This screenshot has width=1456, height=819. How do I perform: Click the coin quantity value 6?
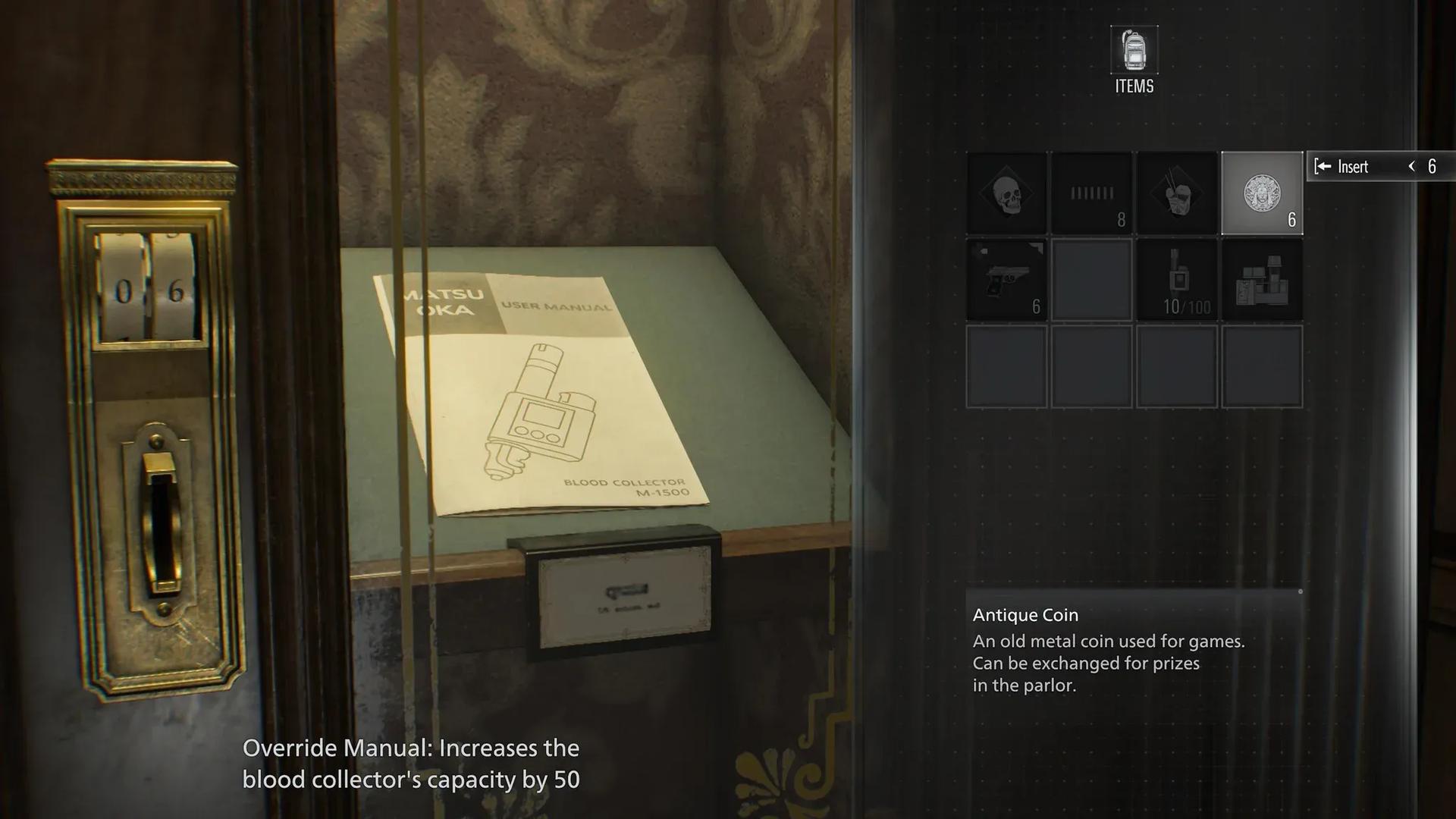1432,166
